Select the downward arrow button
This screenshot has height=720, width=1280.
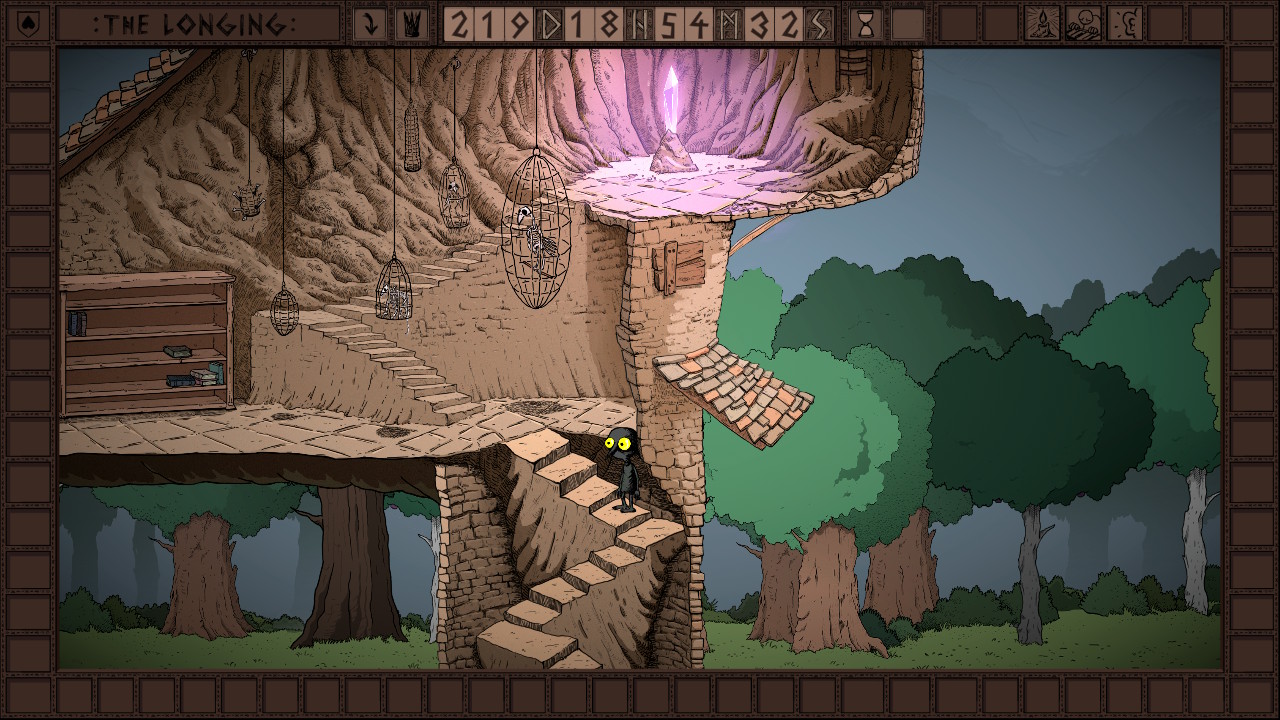[370, 24]
